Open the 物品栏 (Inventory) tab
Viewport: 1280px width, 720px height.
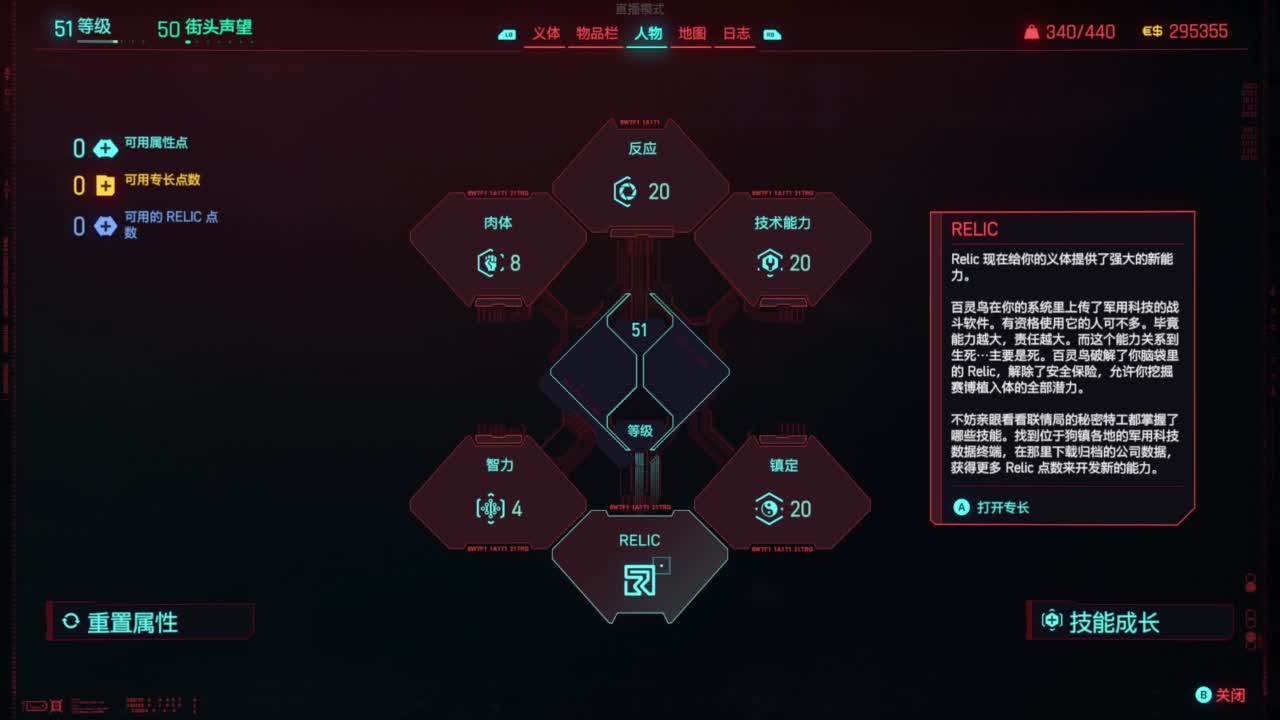coord(598,31)
